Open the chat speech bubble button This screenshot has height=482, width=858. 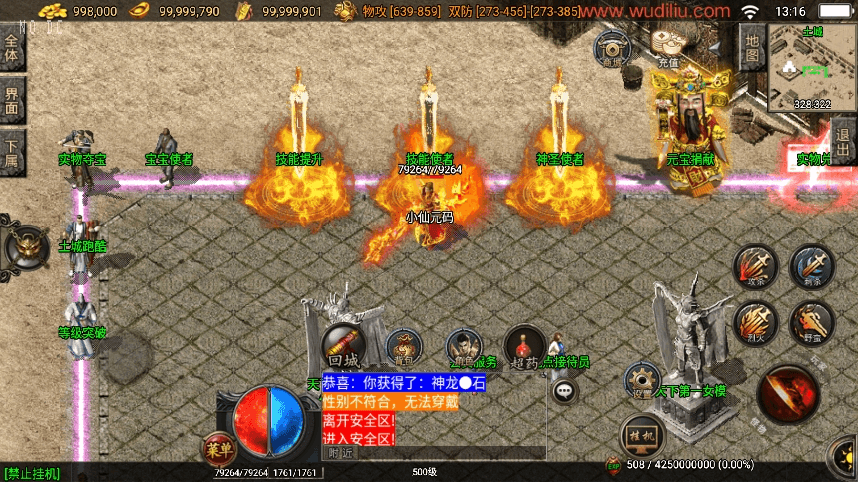pos(565,391)
